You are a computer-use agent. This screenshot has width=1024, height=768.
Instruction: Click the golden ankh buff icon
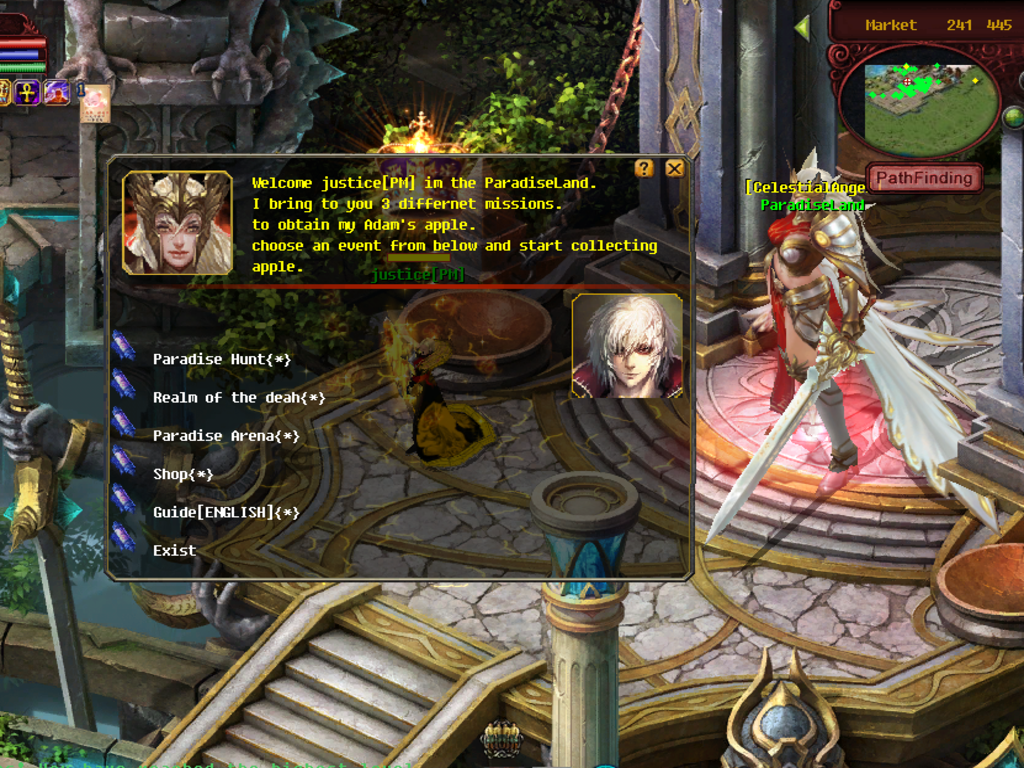click(x=28, y=93)
